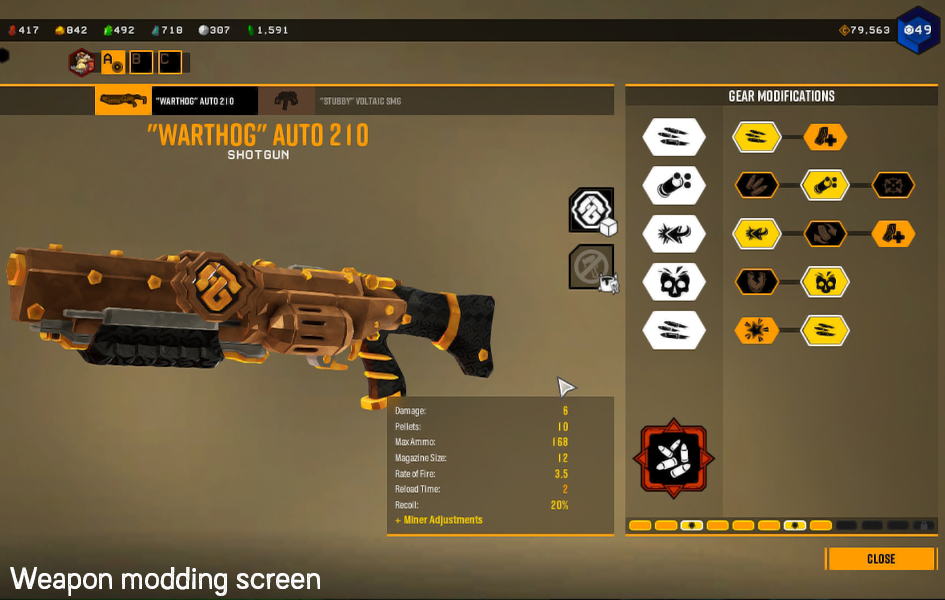Click the engineer class portrait icon

tap(82, 63)
